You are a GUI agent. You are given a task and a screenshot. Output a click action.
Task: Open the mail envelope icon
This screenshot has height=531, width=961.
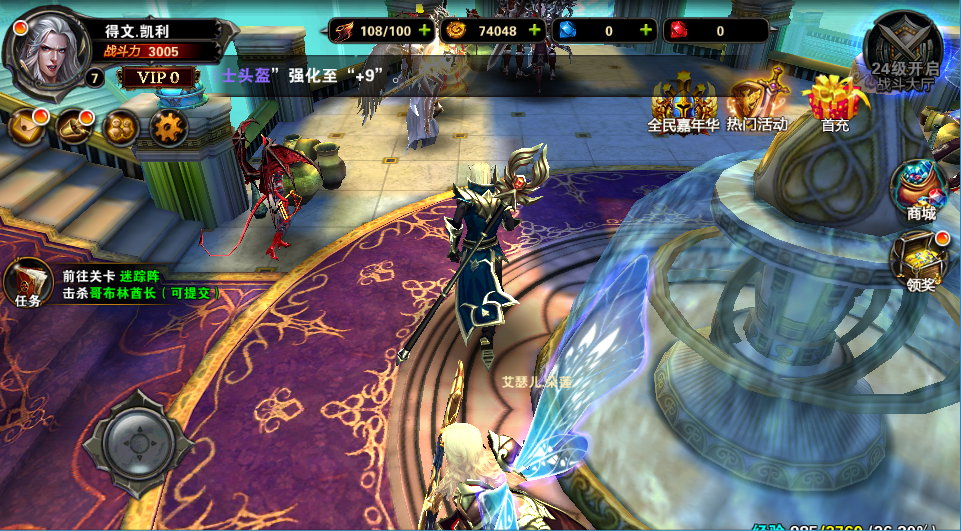tap(27, 126)
